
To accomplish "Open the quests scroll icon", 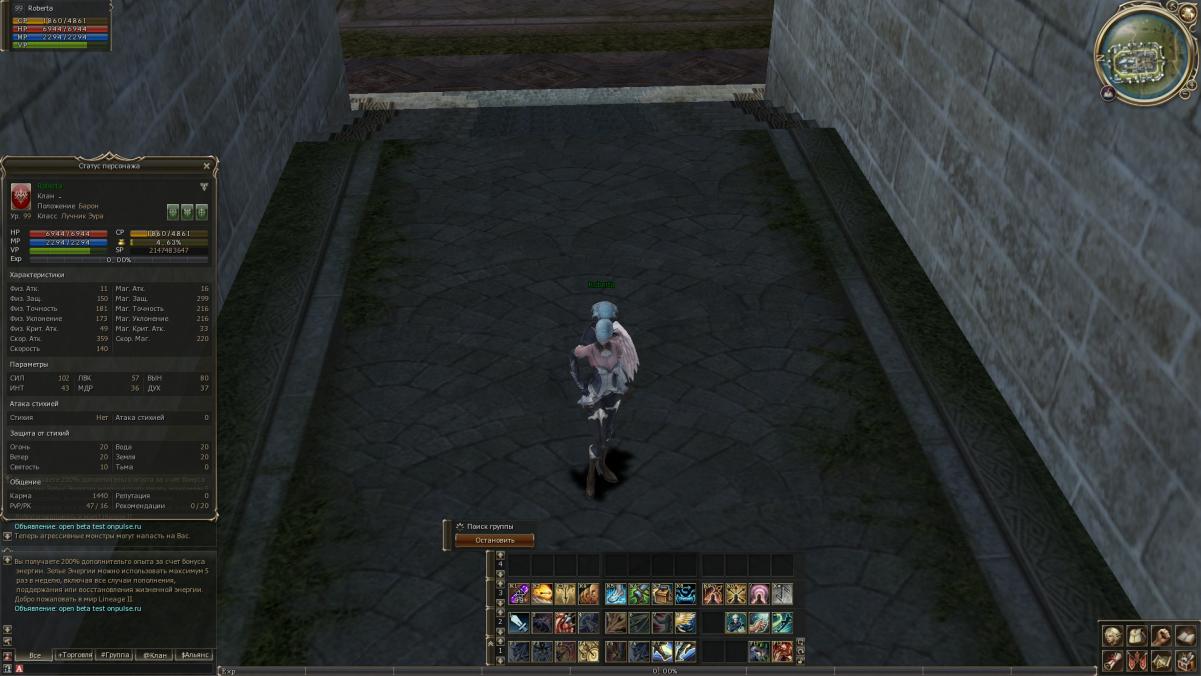I will point(1112,661).
